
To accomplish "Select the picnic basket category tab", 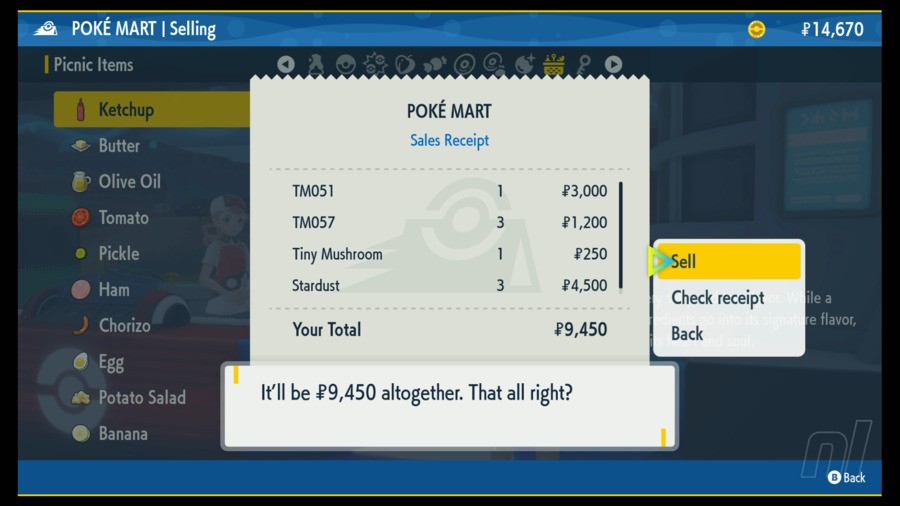I will [x=553, y=65].
